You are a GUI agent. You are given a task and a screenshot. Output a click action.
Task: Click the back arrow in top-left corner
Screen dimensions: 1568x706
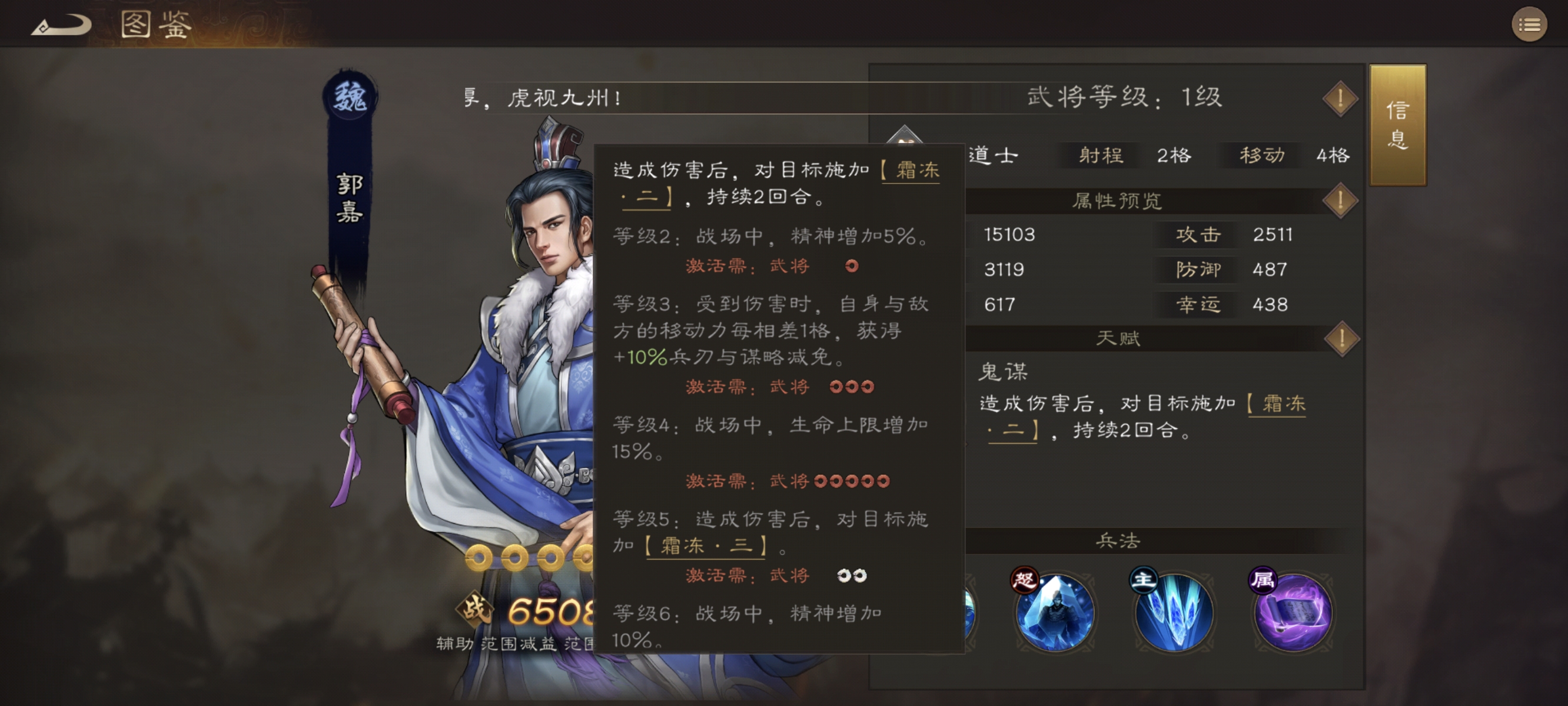61,23
